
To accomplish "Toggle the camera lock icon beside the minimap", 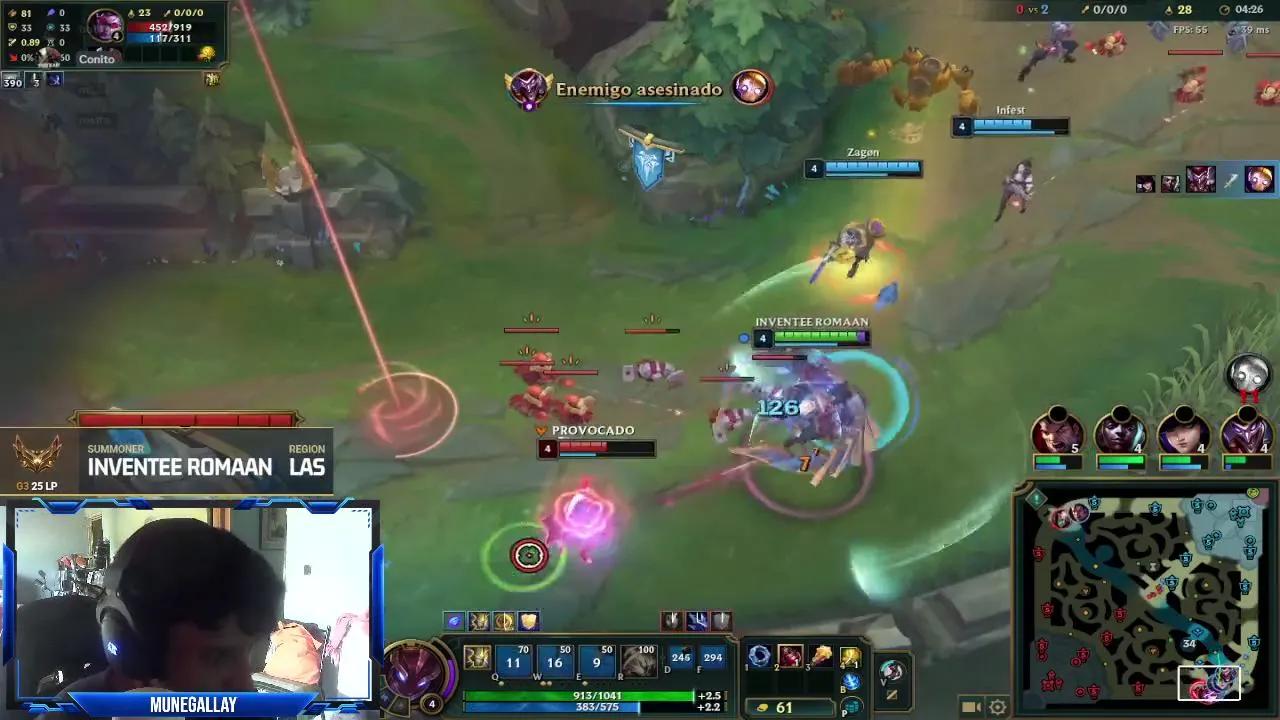I will pos(971,707).
